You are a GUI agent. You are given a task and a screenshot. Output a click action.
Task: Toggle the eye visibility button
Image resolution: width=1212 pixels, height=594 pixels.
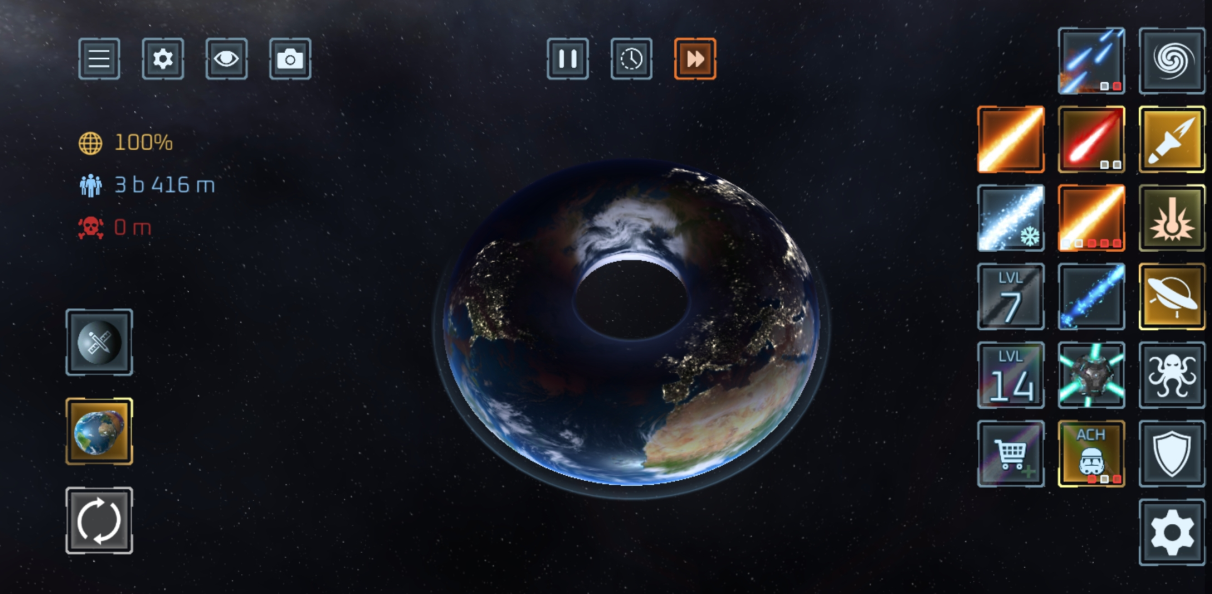[x=227, y=59]
